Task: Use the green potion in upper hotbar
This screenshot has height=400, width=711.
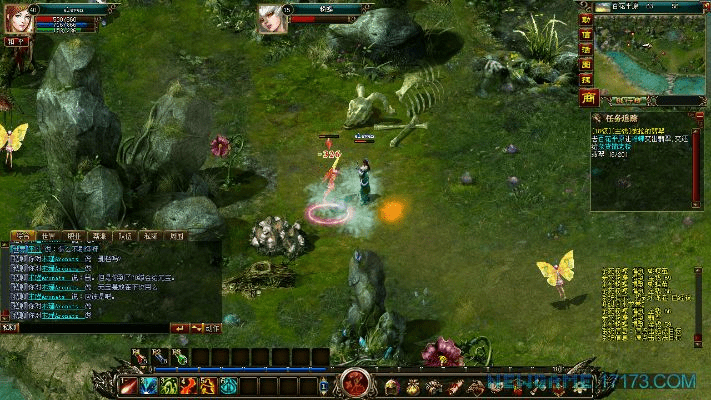Action: point(178,356)
